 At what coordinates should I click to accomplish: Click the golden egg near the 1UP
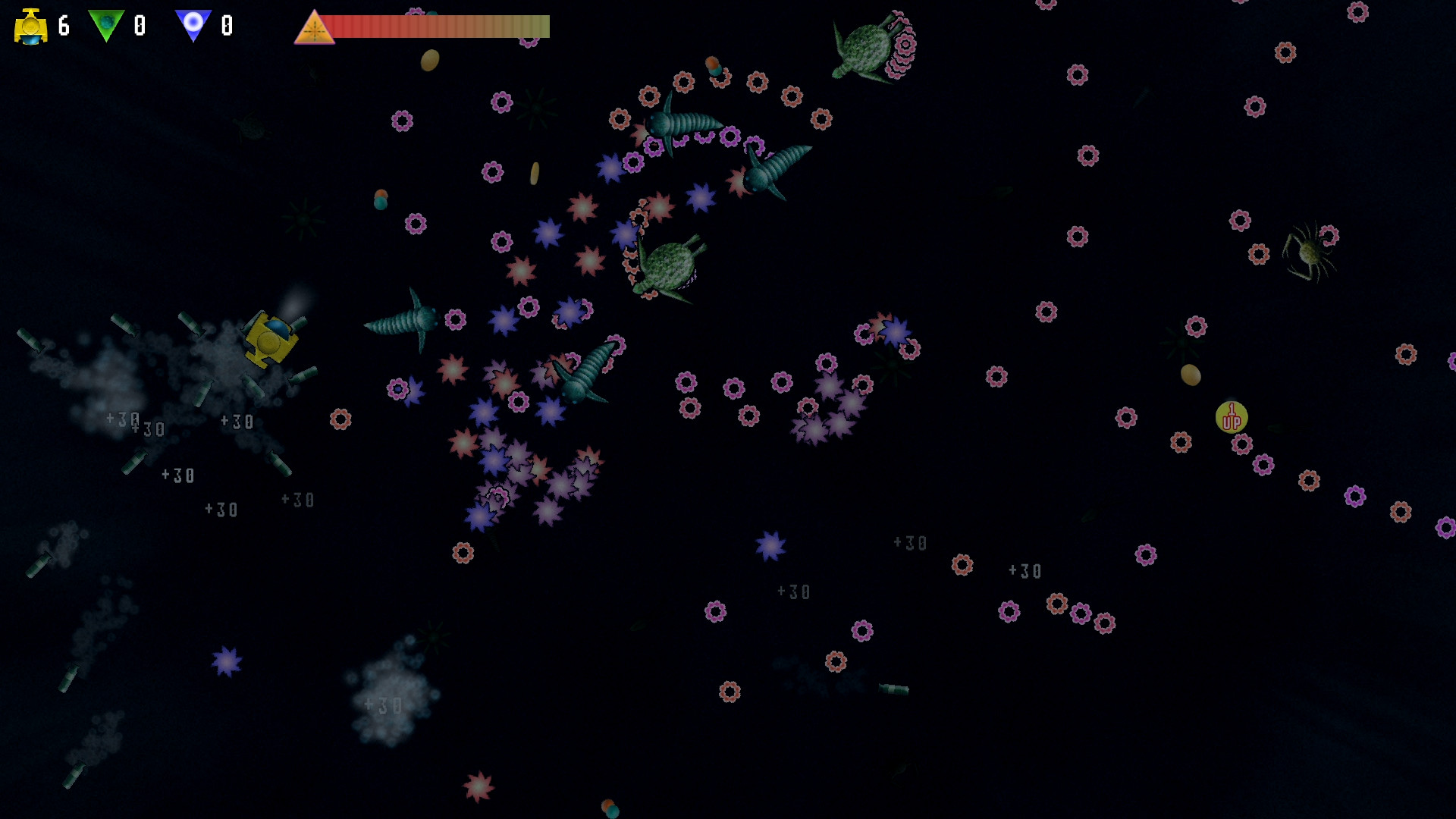(x=1191, y=375)
